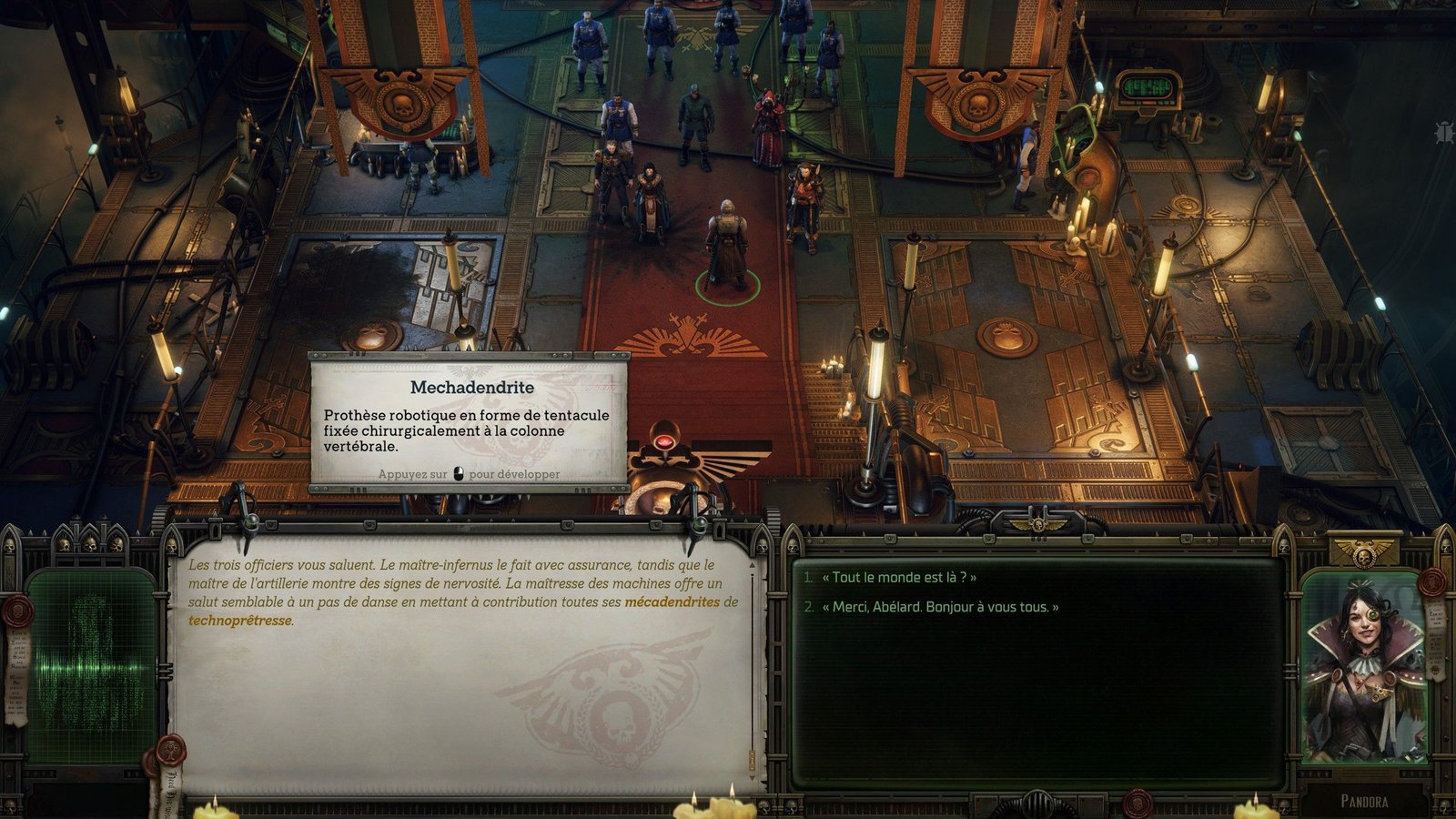
Task: Open the technoprêtresse glossary link
Action: (240, 621)
